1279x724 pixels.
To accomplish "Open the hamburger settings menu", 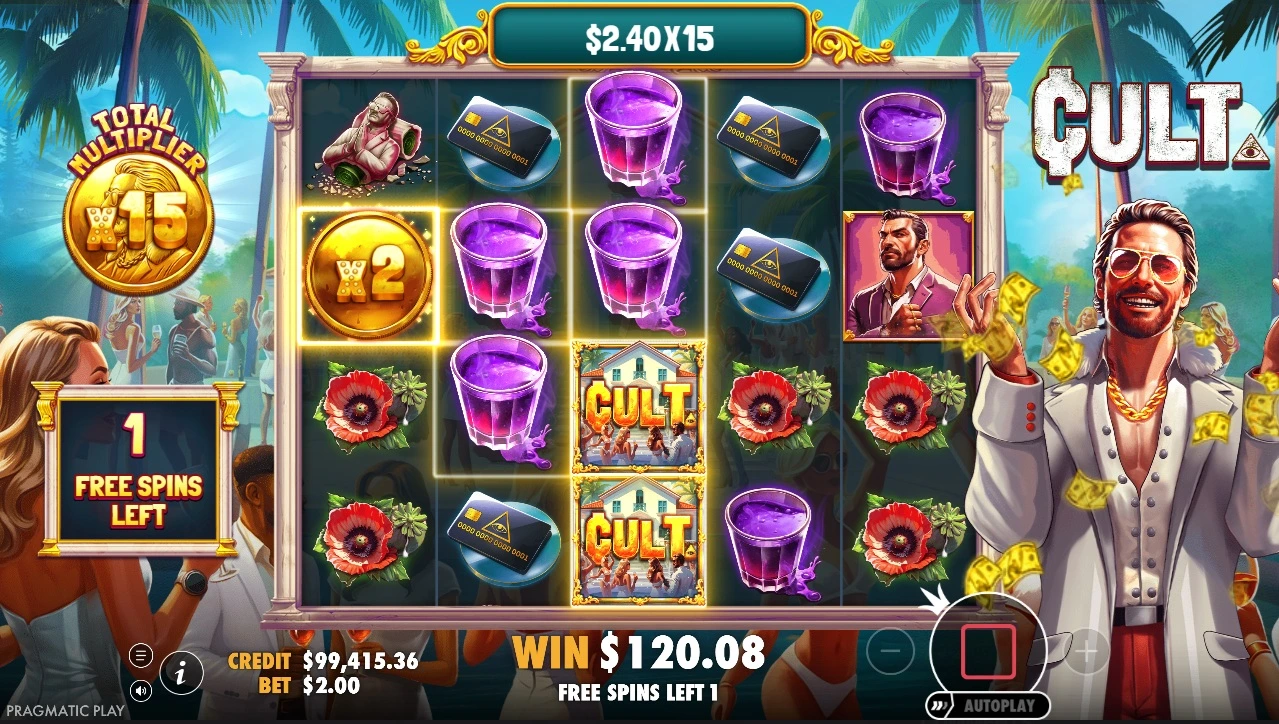I will [141, 656].
